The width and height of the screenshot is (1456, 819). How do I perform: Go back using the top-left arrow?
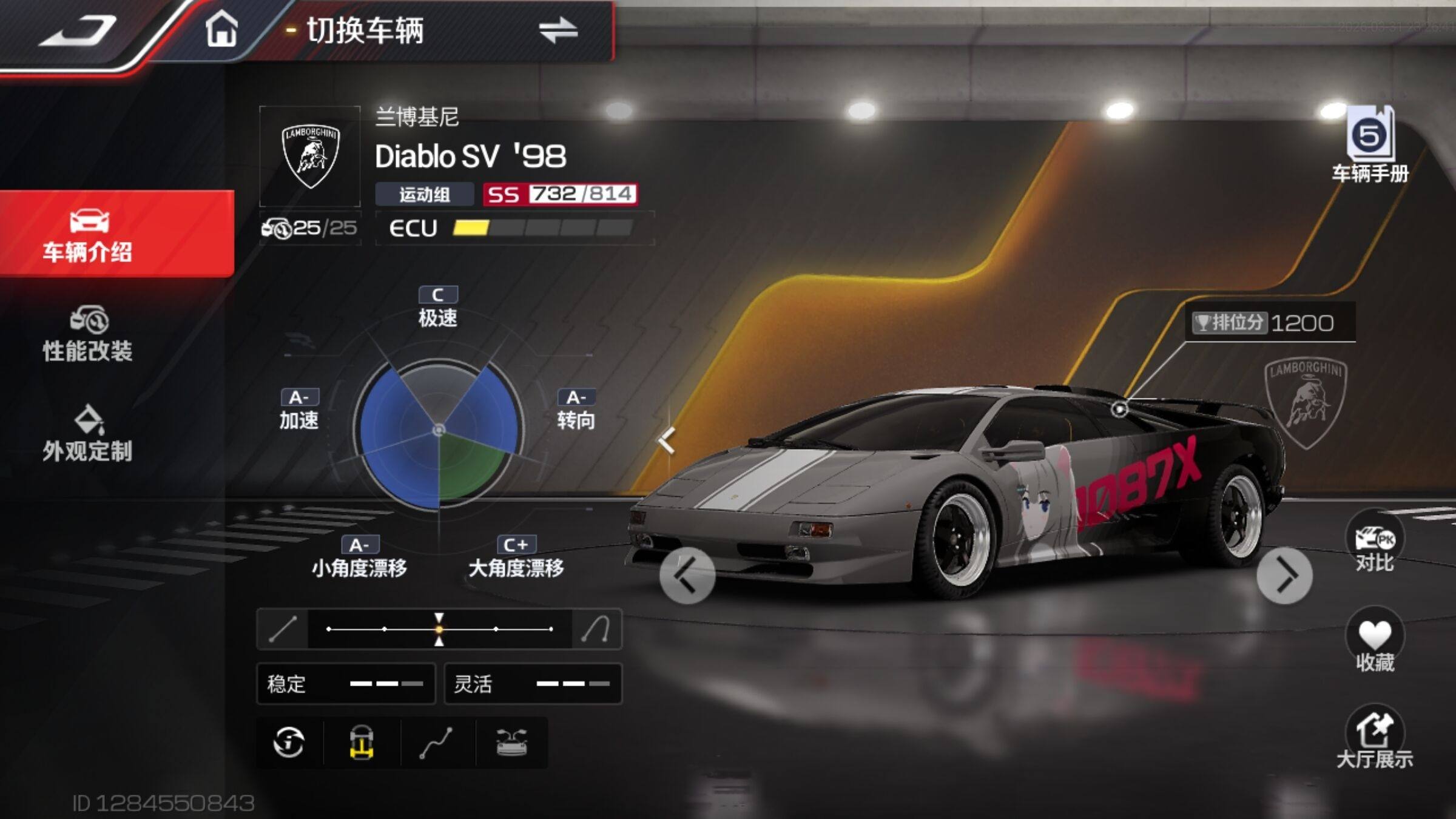click(78, 32)
